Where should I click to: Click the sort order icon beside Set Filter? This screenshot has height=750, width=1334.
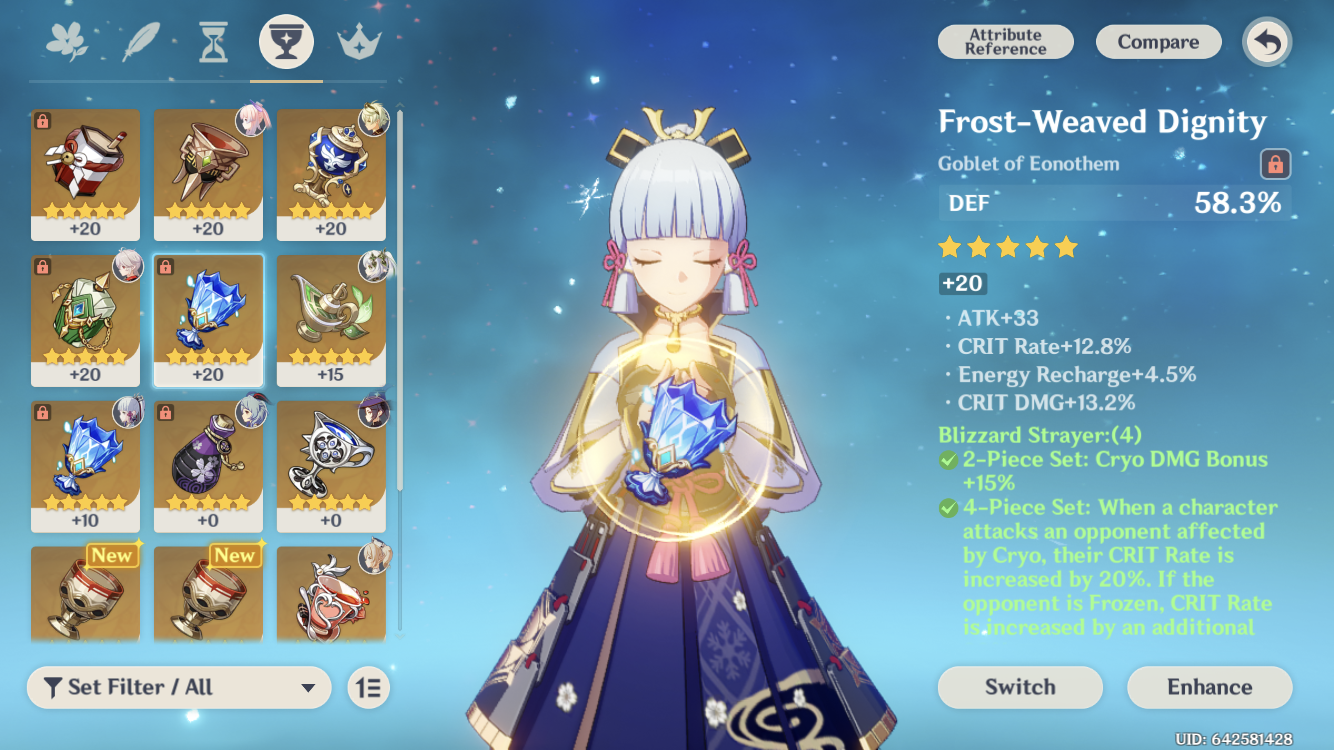(x=367, y=687)
